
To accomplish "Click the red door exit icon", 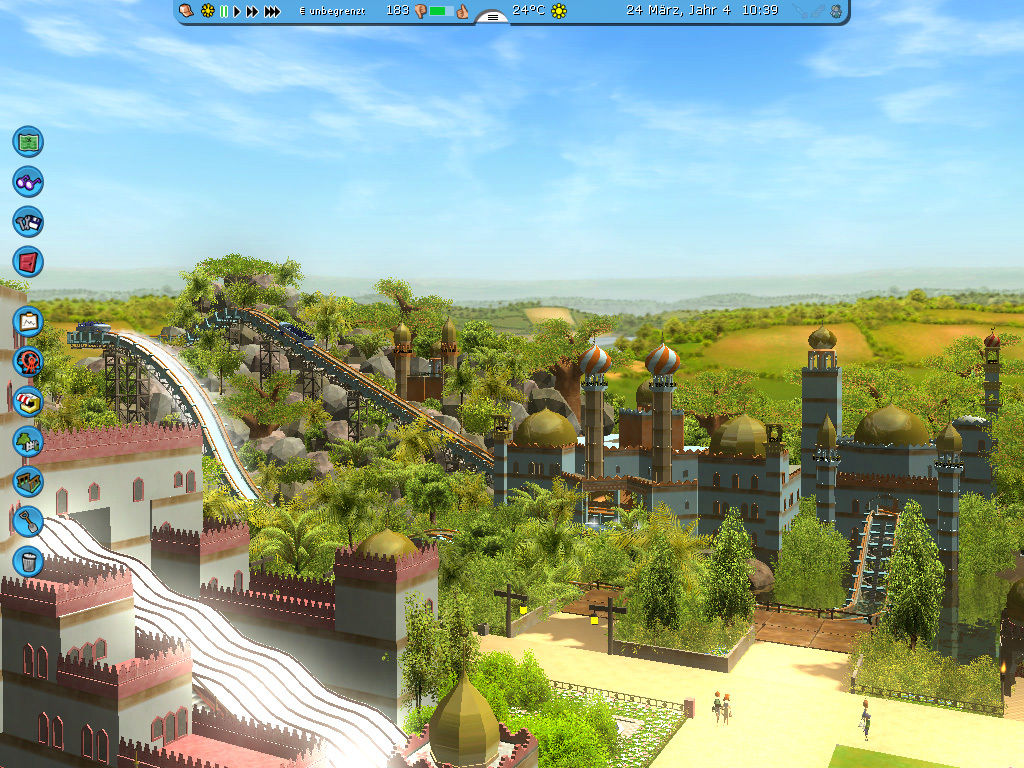I will (x=28, y=262).
